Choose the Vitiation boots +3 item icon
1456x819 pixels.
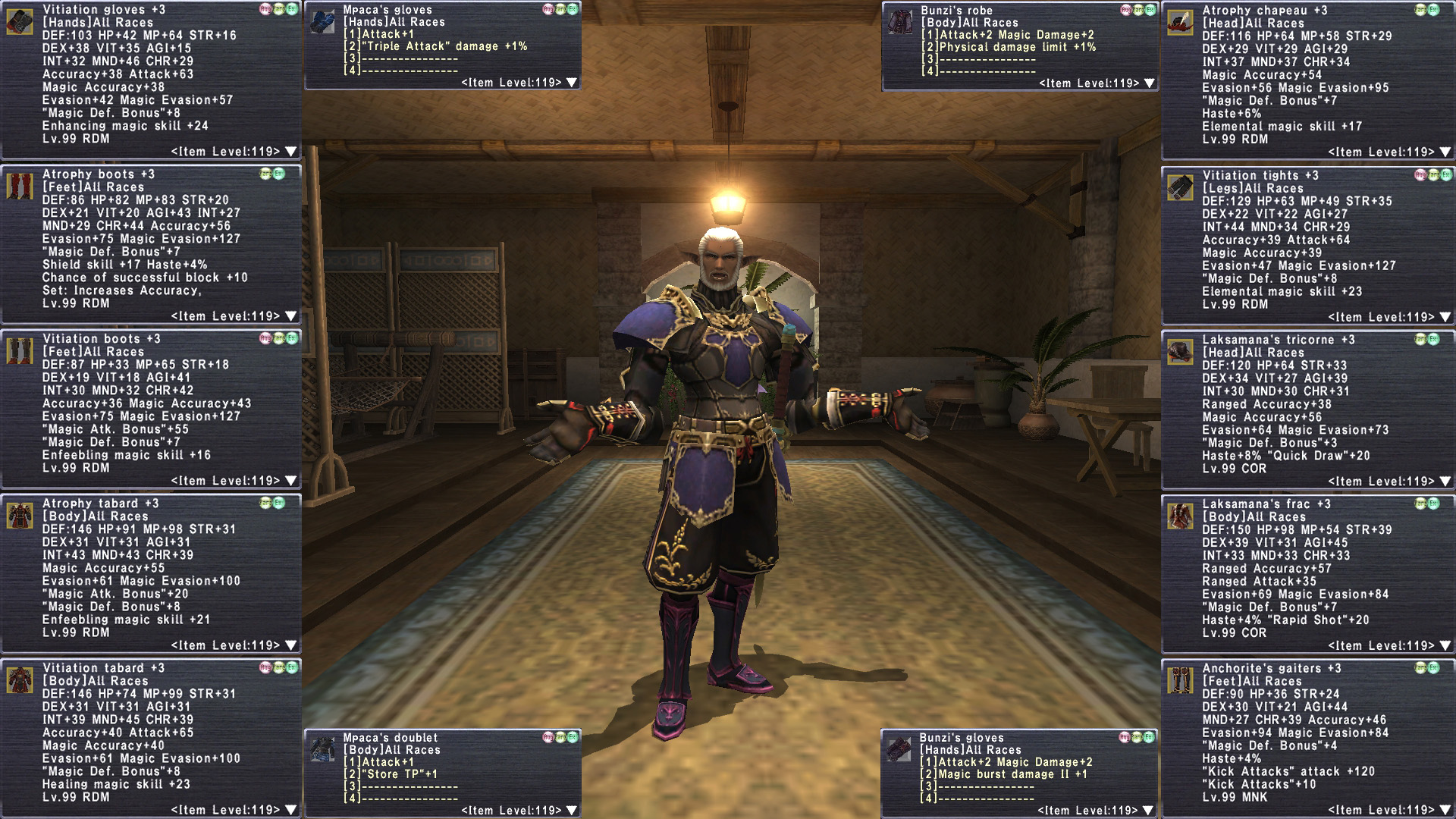pos(20,351)
